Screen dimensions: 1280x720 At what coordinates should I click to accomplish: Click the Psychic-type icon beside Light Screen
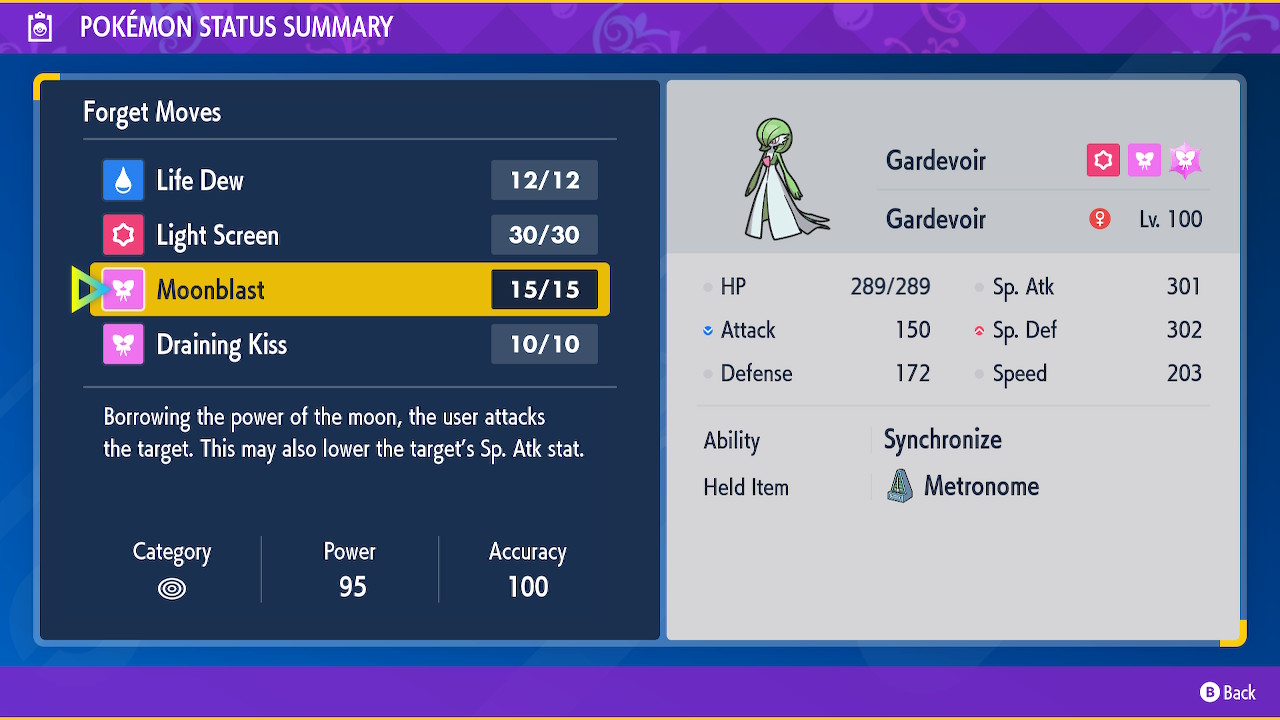[x=123, y=235]
